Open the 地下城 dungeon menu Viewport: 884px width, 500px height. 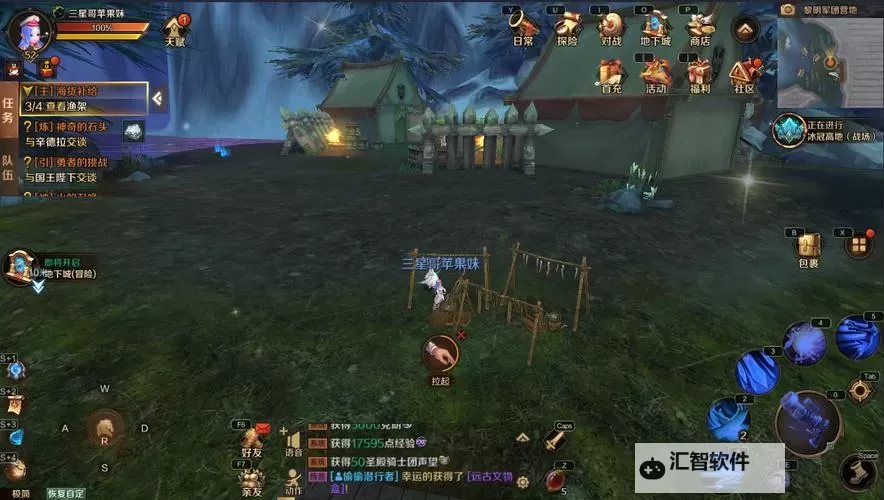coord(655,27)
